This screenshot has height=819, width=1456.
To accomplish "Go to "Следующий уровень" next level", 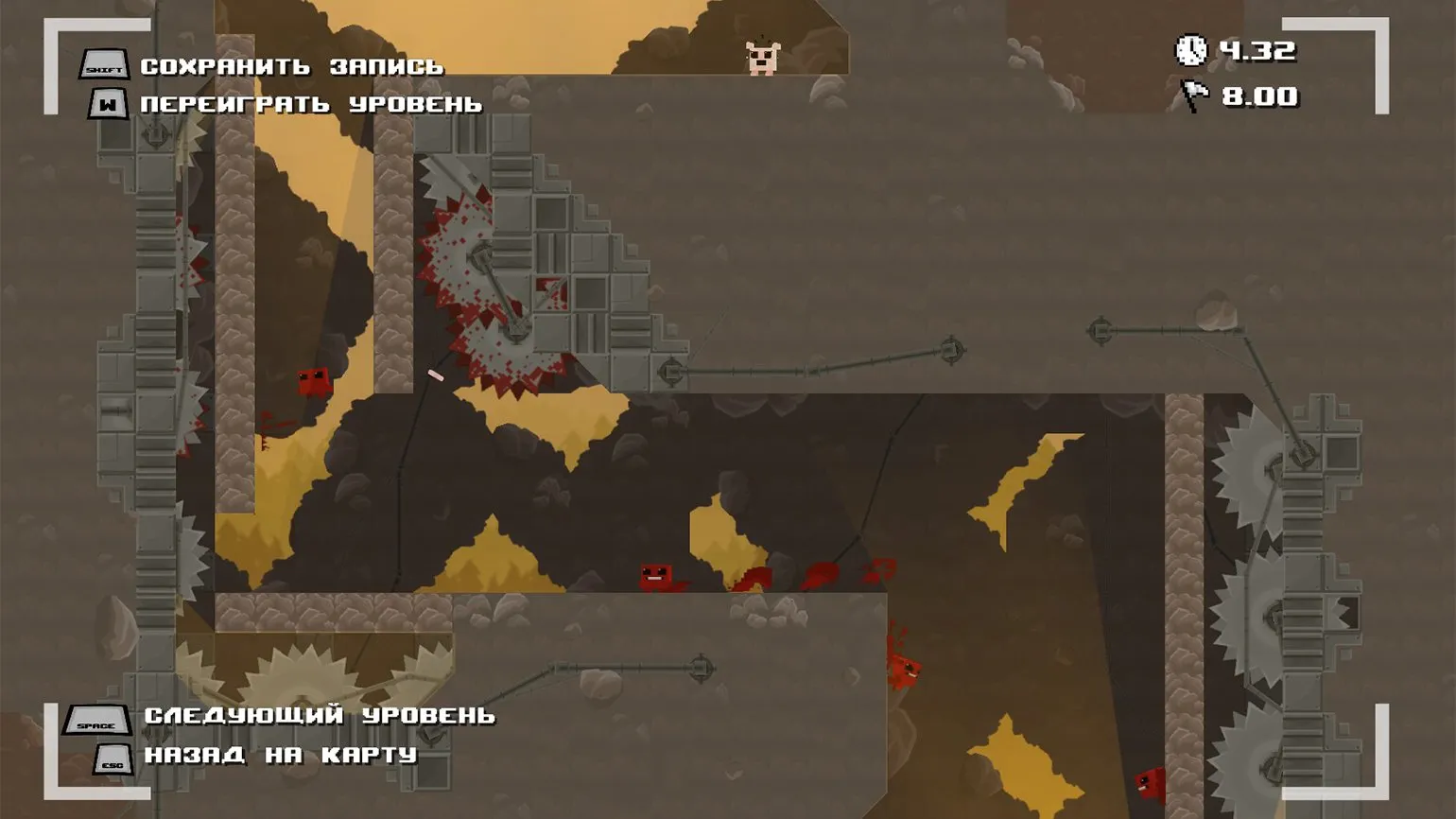I will [x=319, y=716].
